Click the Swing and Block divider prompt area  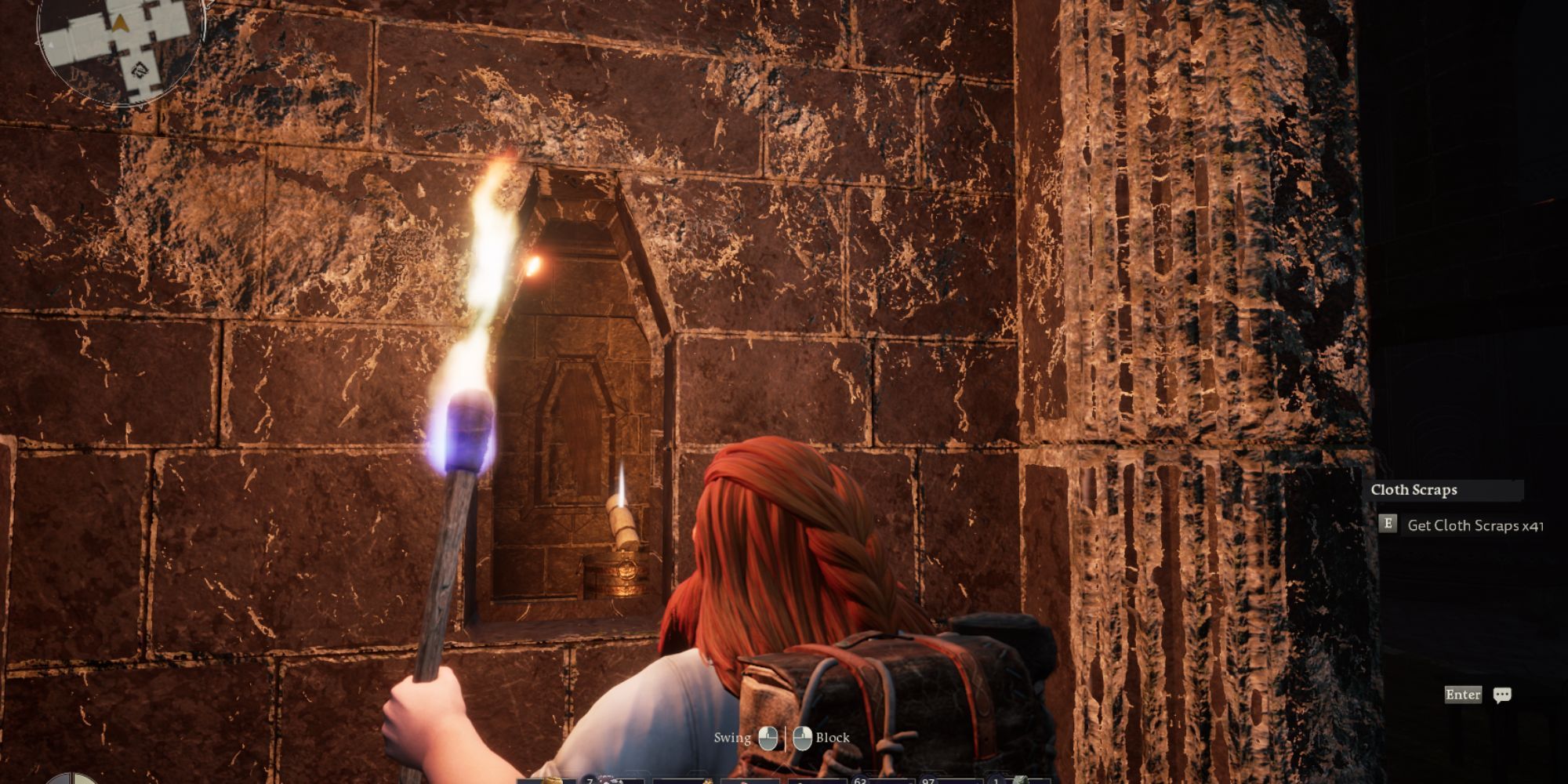[786, 738]
